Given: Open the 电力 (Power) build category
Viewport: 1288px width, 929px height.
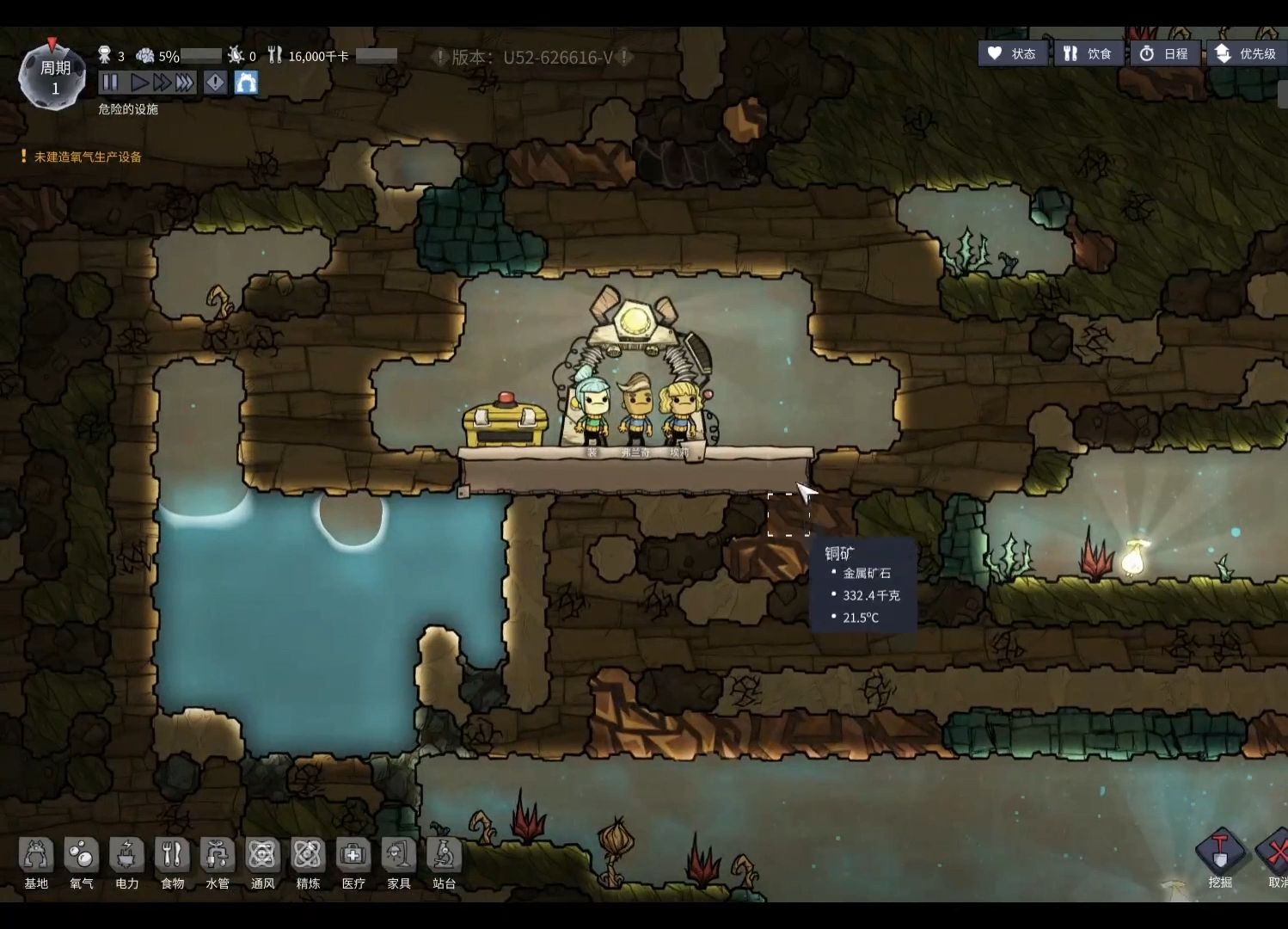Looking at the screenshot, I should [x=127, y=863].
